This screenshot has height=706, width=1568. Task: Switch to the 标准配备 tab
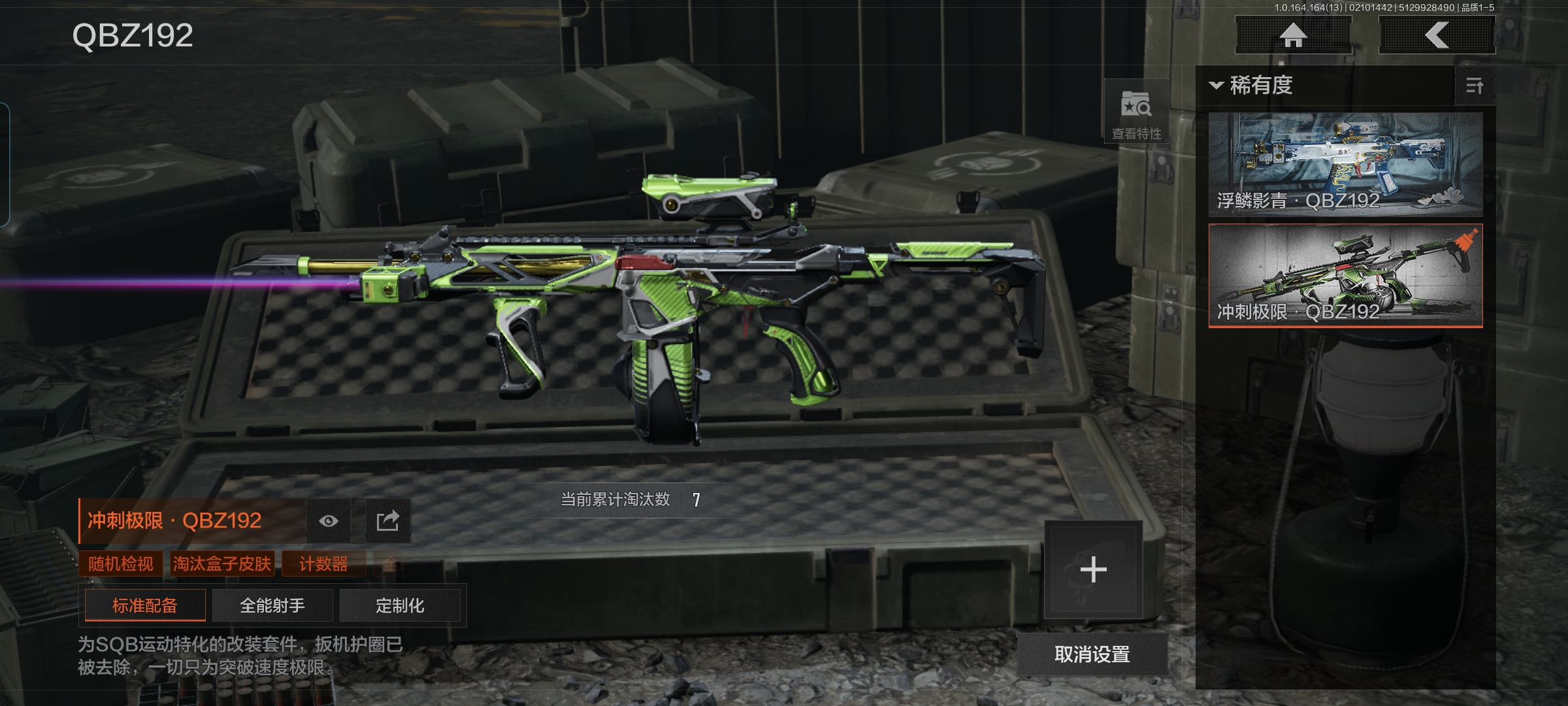[145, 605]
